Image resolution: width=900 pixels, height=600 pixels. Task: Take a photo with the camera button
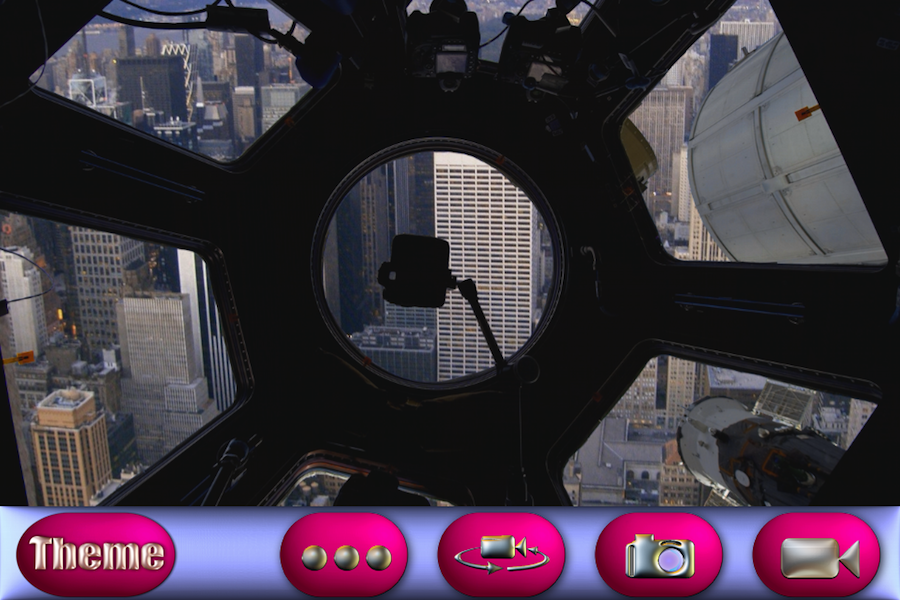(x=658, y=555)
